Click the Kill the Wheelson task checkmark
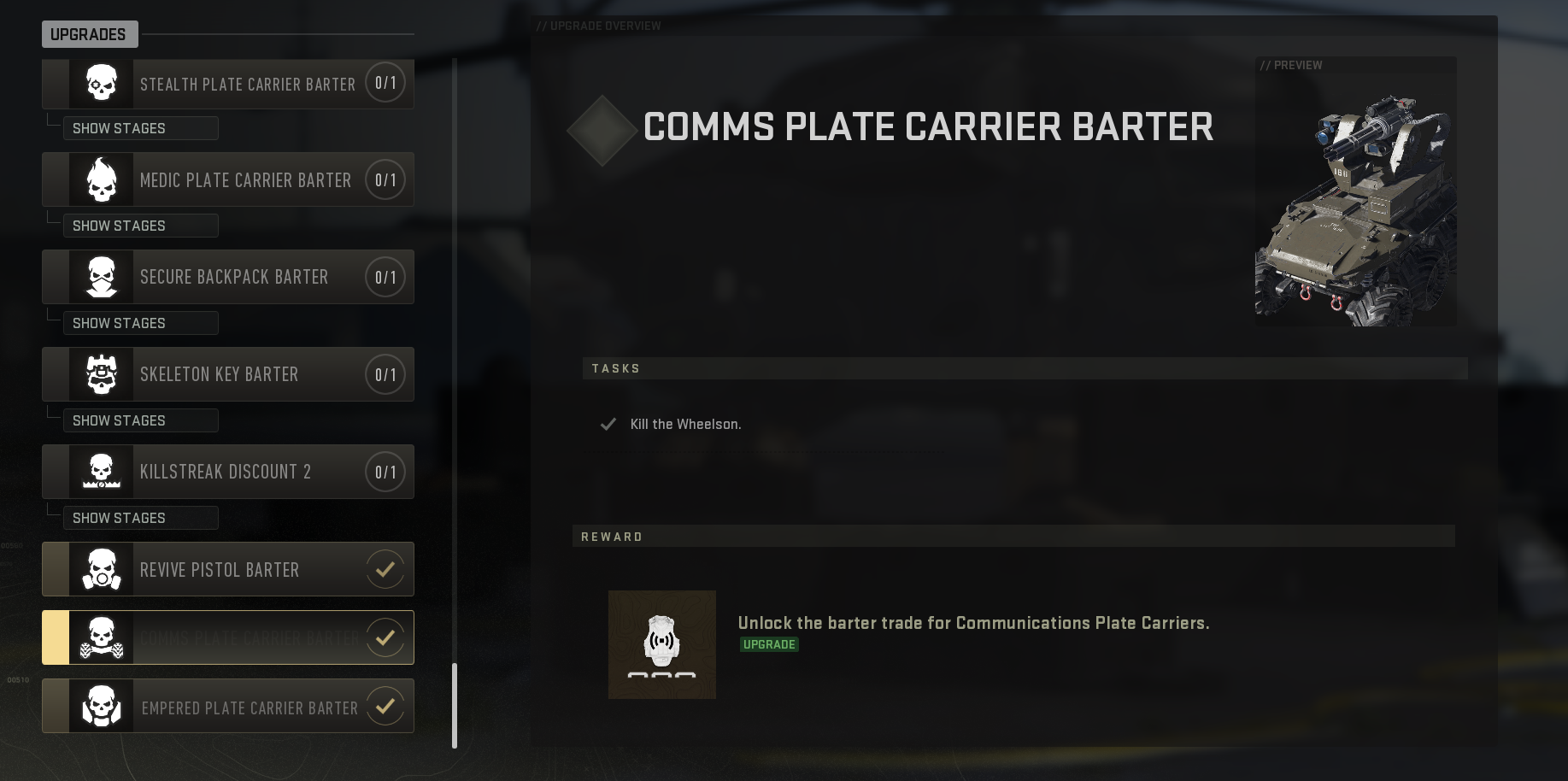 (608, 423)
